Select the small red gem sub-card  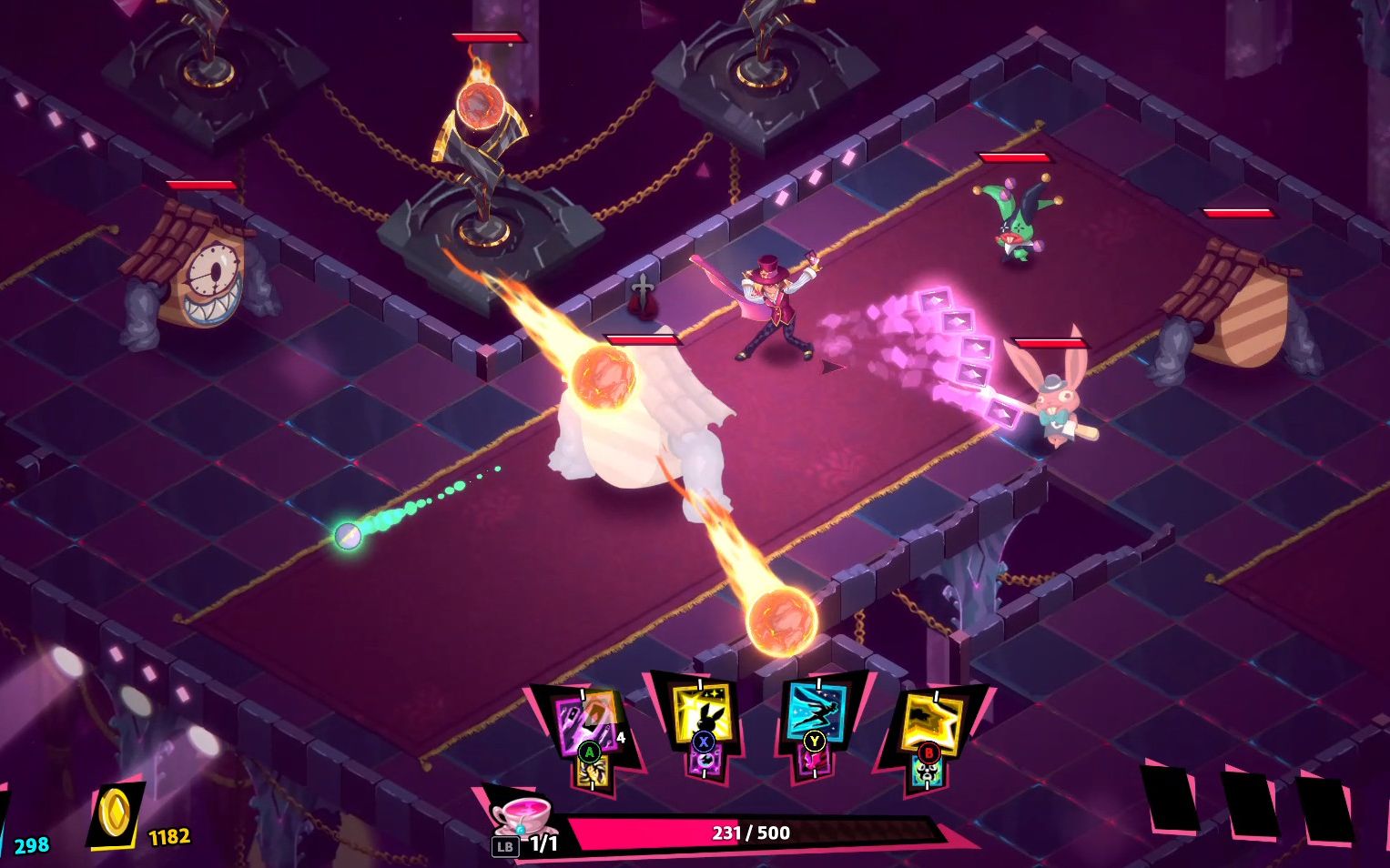click(813, 761)
